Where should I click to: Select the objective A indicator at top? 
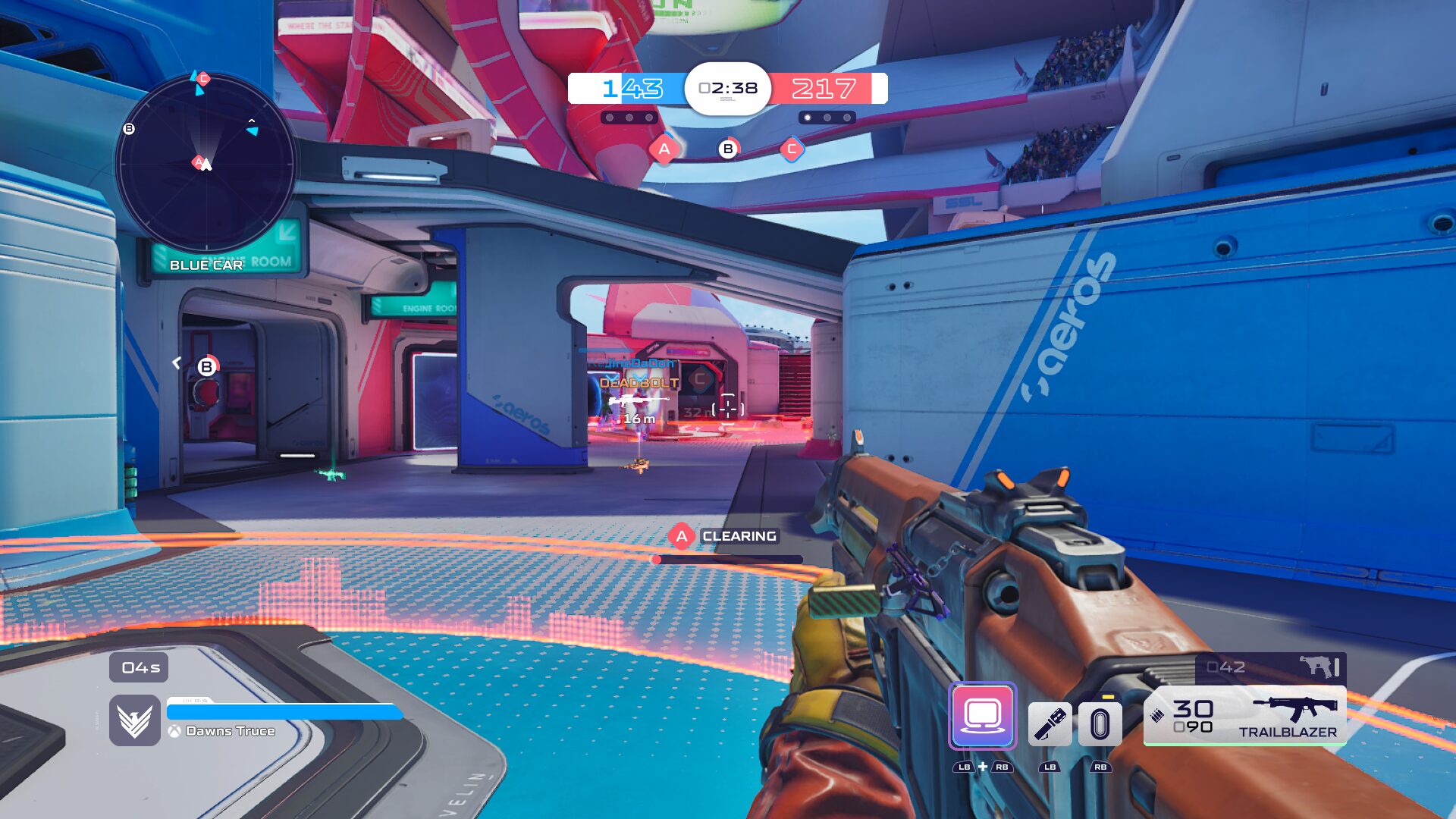[664, 149]
